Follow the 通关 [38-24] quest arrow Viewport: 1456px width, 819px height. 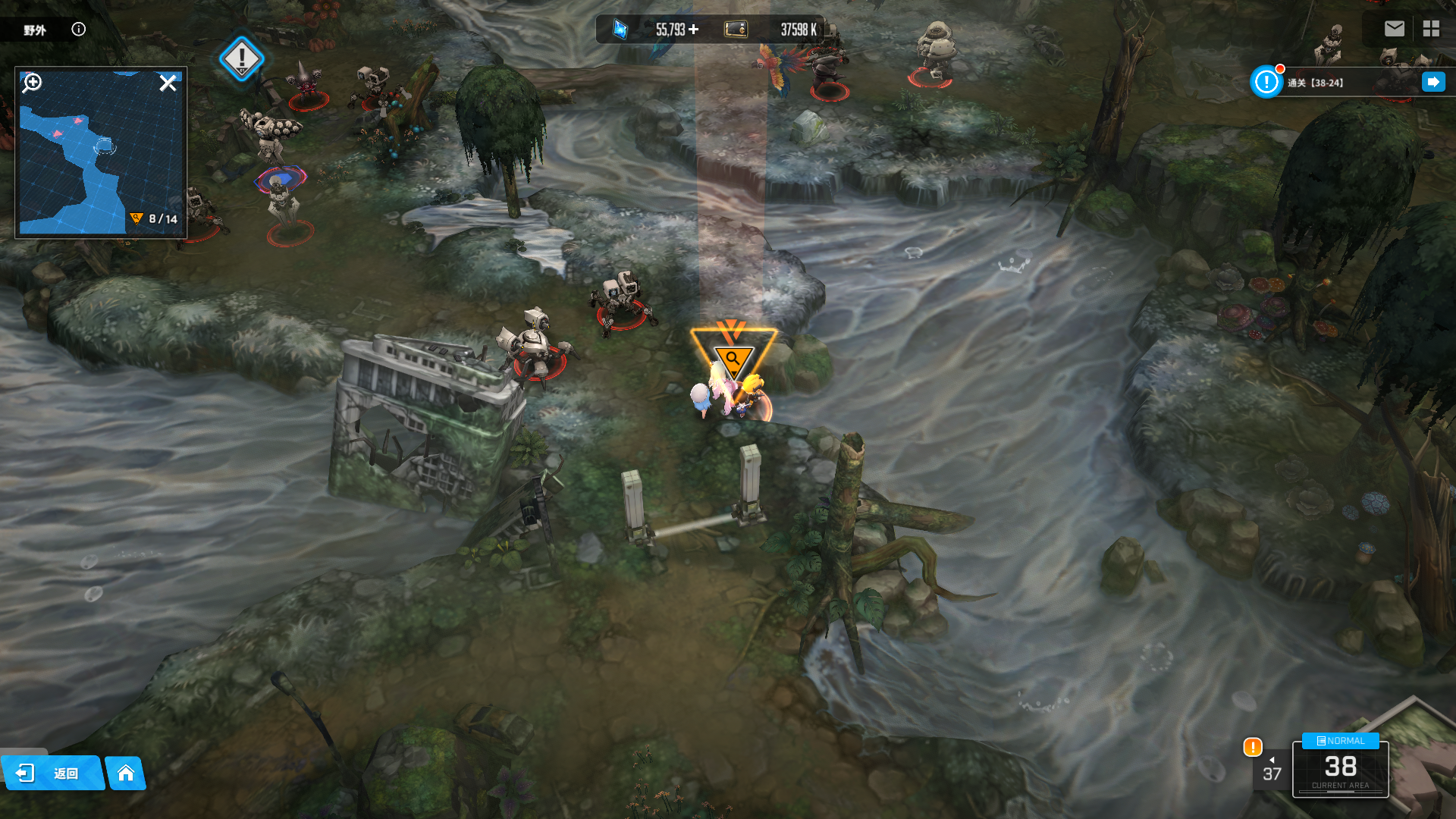(x=1432, y=82)
